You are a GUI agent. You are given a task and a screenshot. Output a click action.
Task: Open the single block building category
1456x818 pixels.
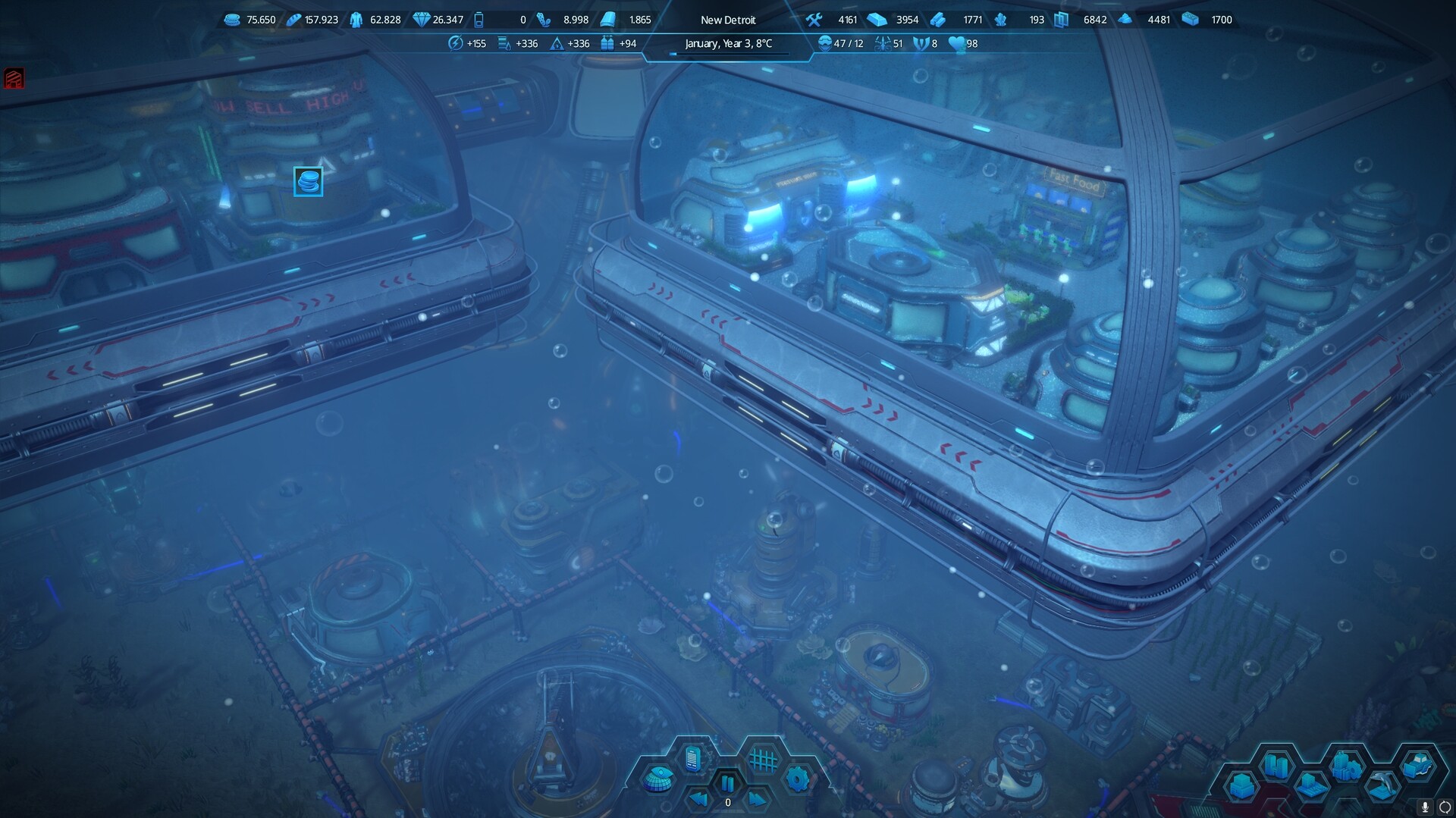click(1242, 786)
